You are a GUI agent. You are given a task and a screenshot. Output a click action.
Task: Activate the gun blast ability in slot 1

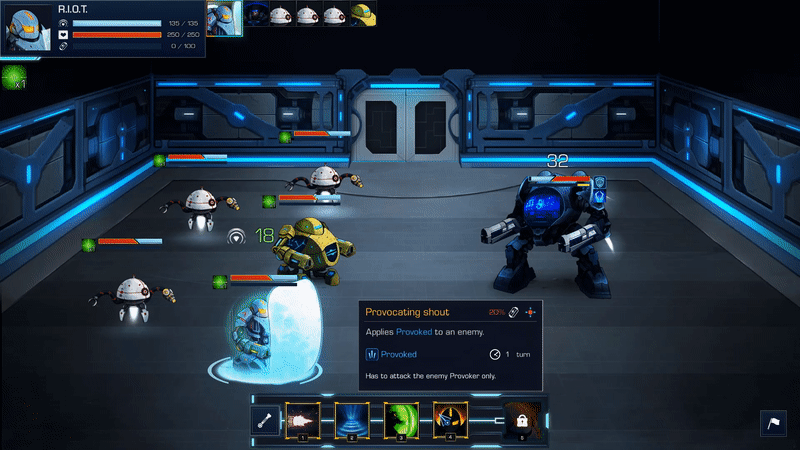(x=302, y=421)
